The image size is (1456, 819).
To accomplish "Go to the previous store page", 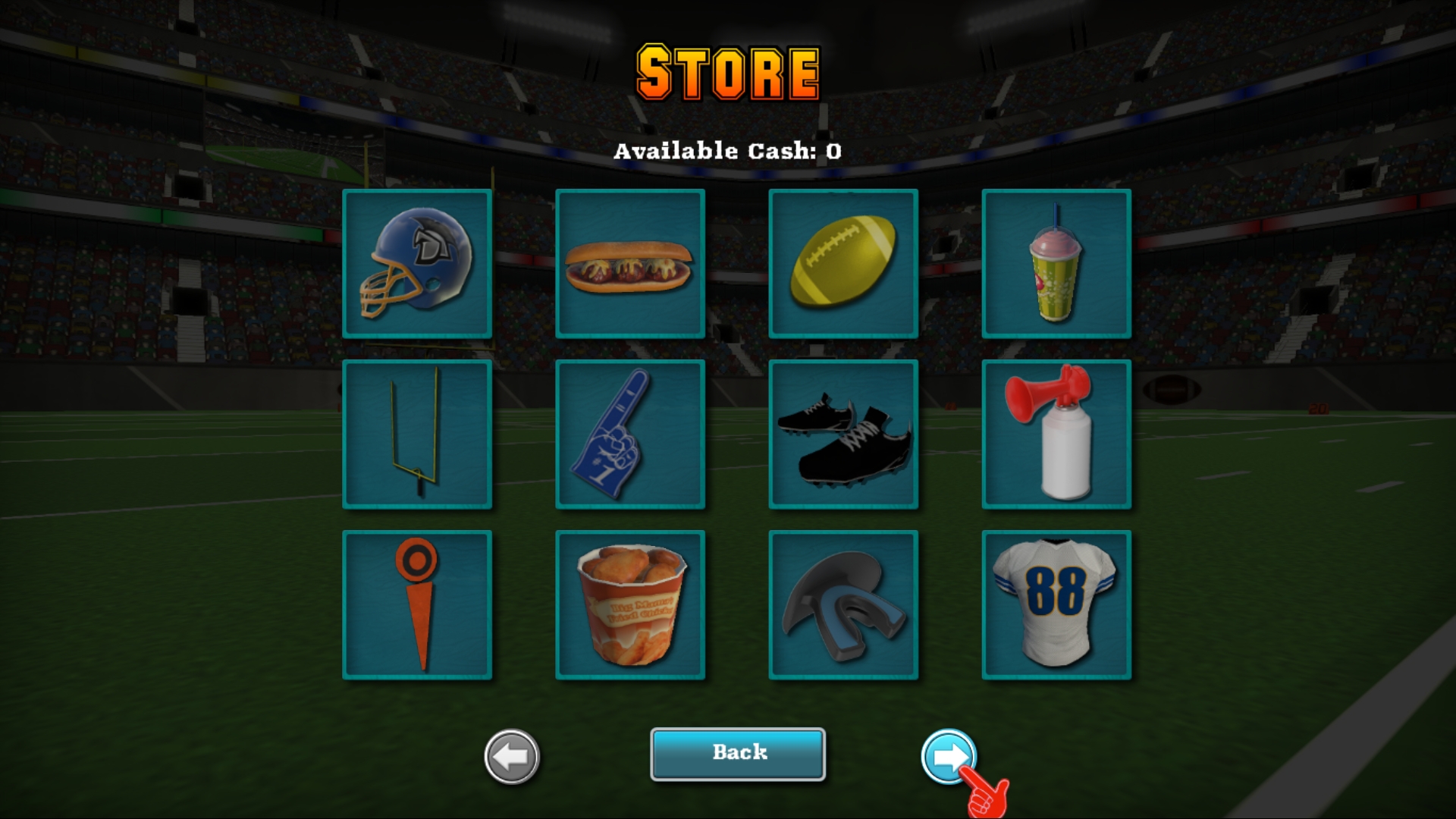I will (509, 755).
